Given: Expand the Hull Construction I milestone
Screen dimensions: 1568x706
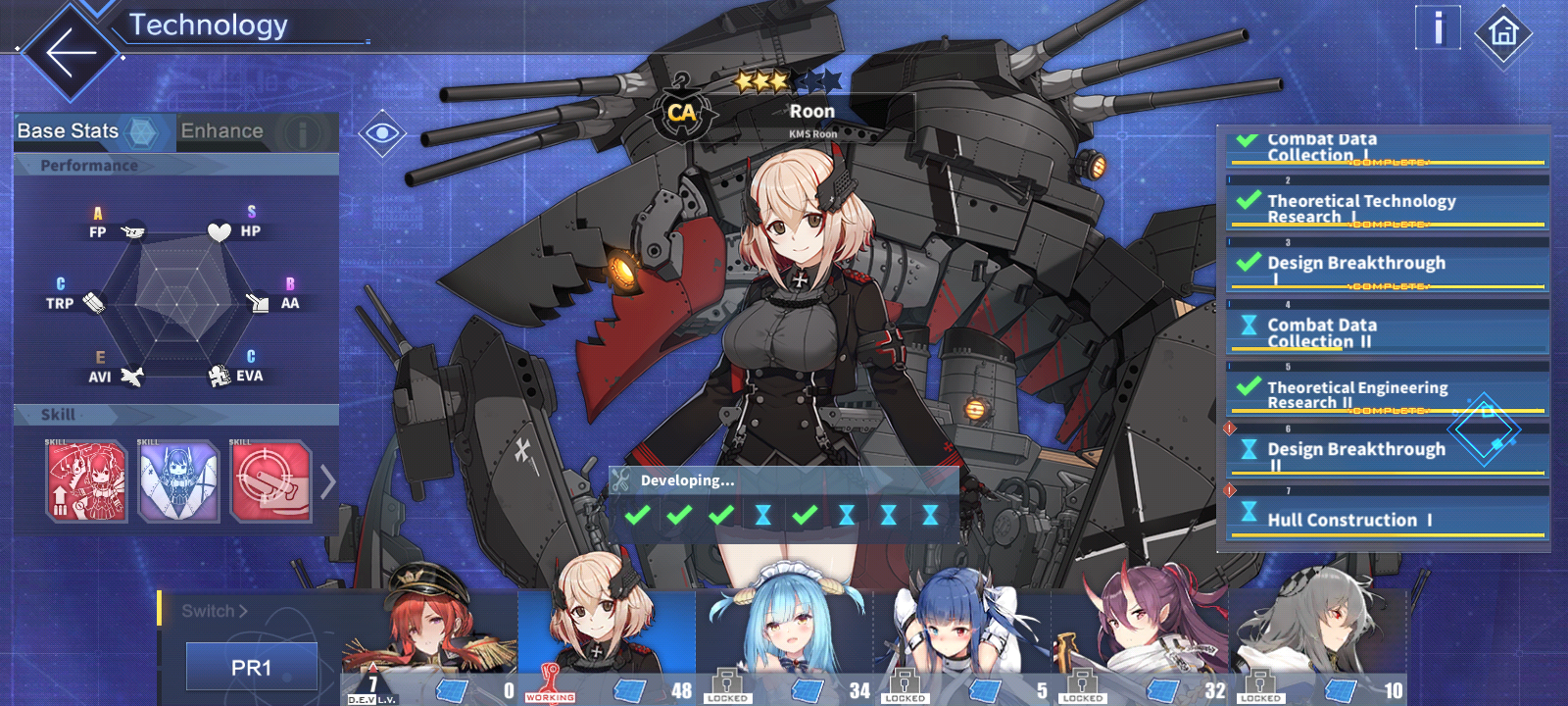Looking at the screenshot, I should (x=1385, y=520).
